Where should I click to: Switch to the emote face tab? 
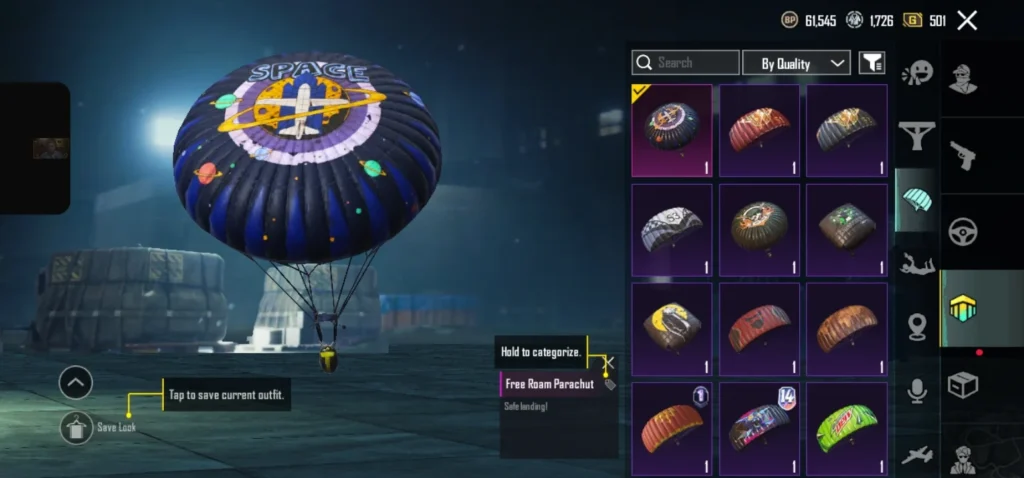[916, 73]
